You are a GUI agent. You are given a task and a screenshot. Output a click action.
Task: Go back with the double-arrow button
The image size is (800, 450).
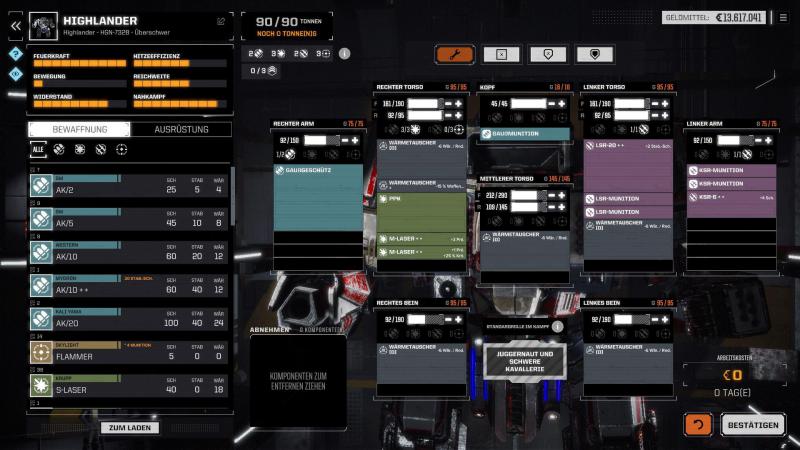[16, 26]
